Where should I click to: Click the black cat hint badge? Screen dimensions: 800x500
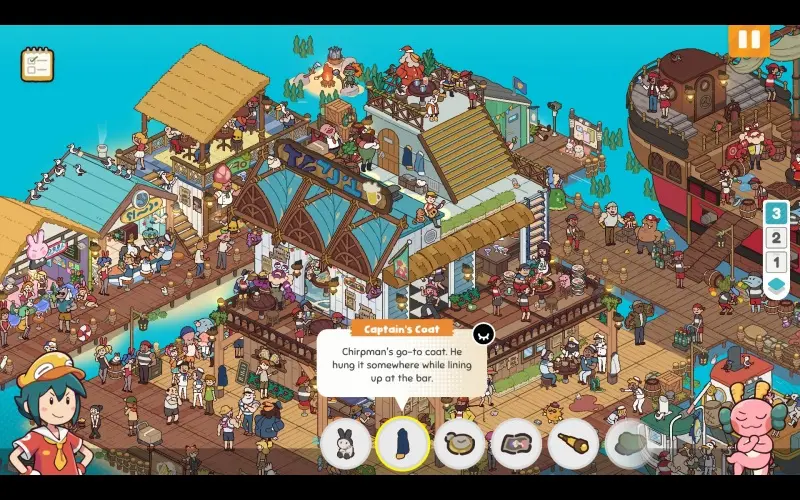[483, 335]
